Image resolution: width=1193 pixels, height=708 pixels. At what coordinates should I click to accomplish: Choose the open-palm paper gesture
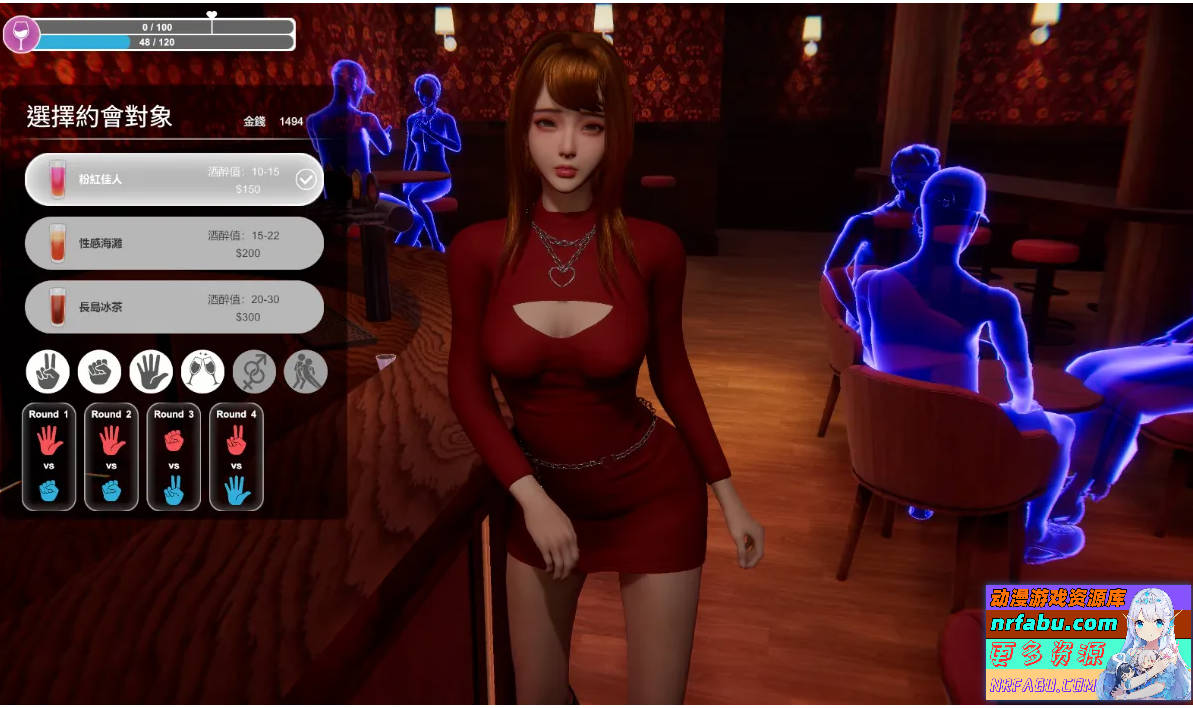(x=151, y=372)
